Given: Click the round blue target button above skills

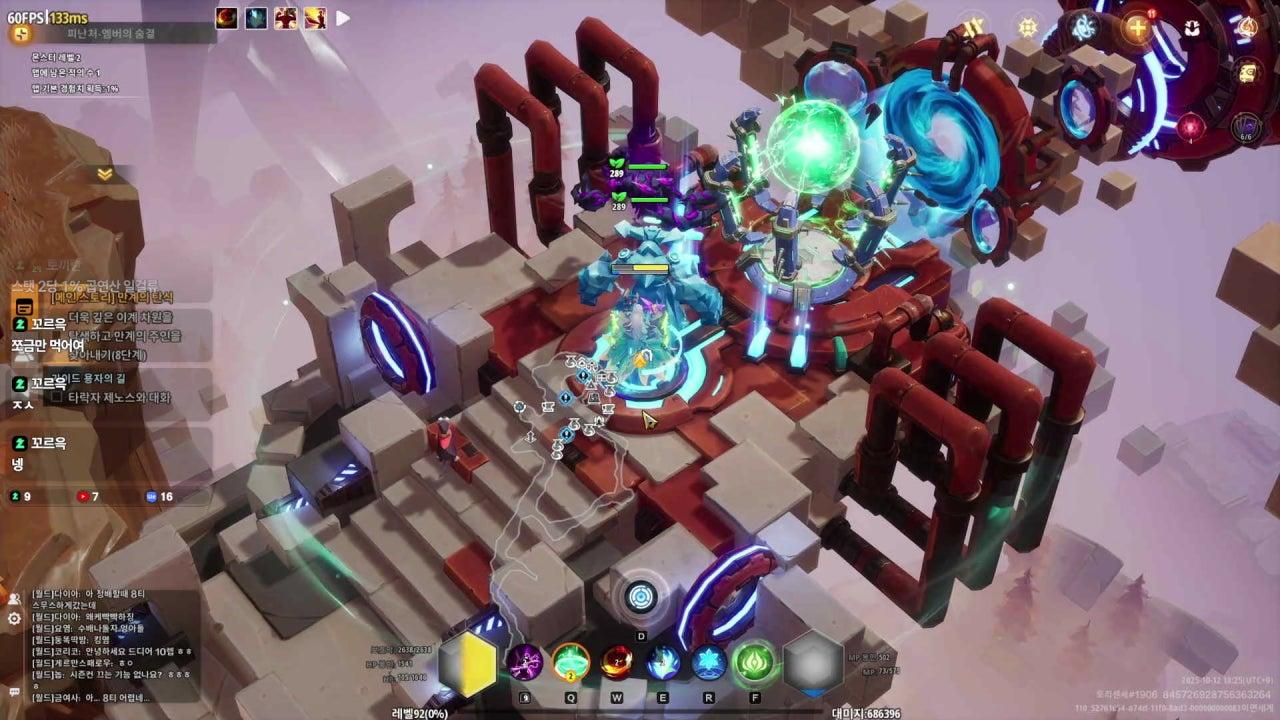Looking at the screenshot, I should 641,597.
